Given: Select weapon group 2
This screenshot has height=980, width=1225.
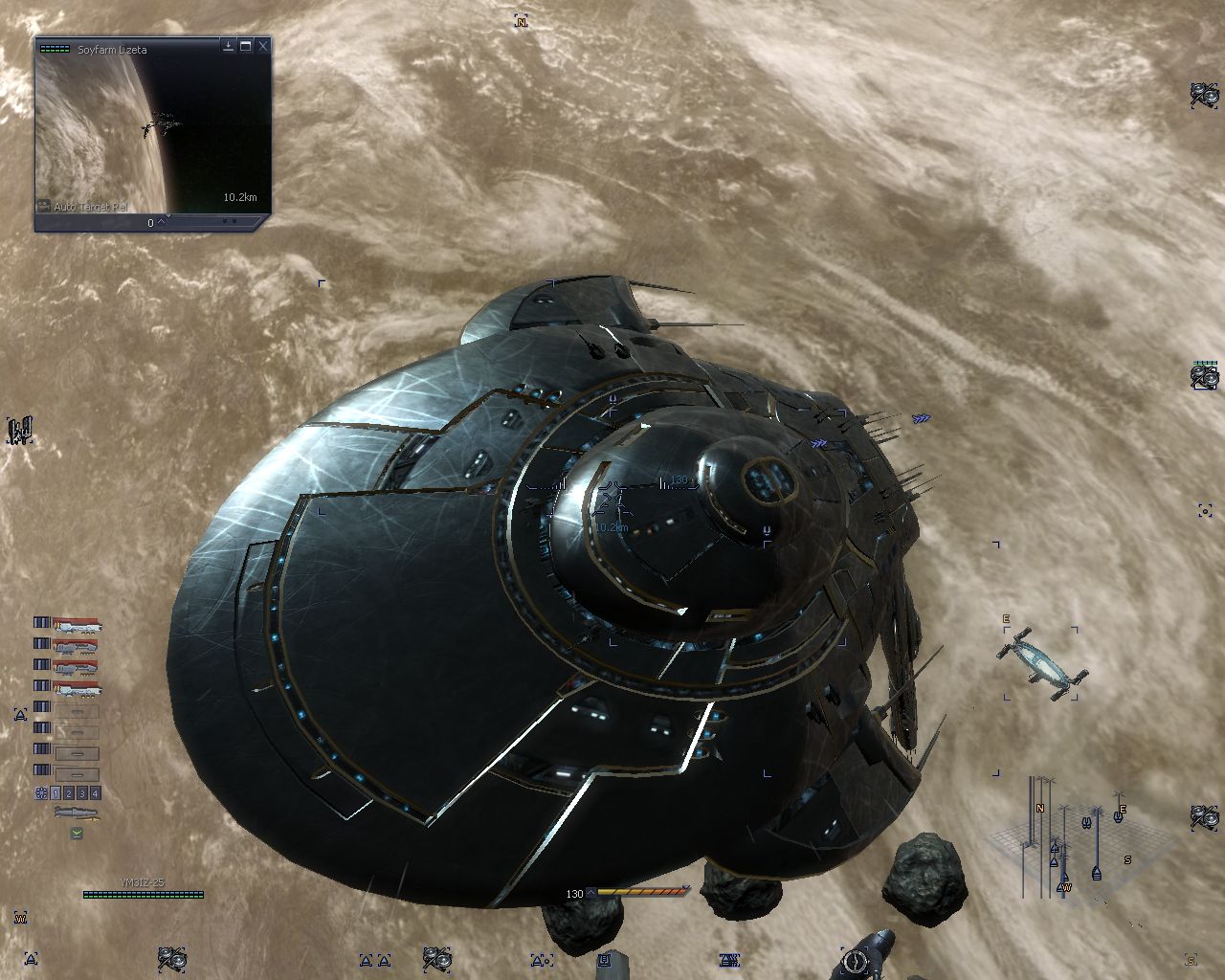Looking at the screenshot, I should (x=69, y=793).
